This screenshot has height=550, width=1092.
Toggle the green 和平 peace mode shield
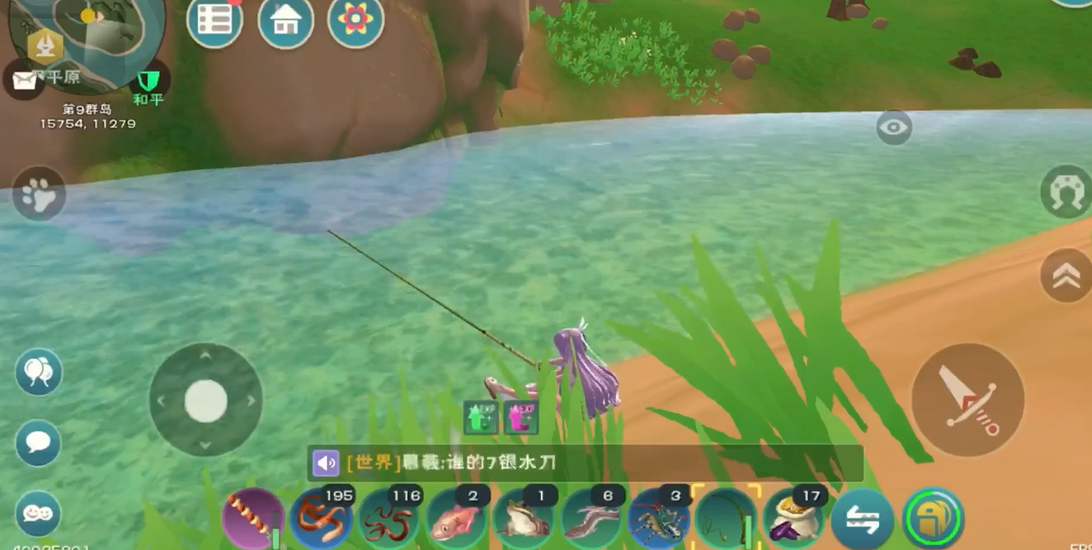tap(149, 80)
